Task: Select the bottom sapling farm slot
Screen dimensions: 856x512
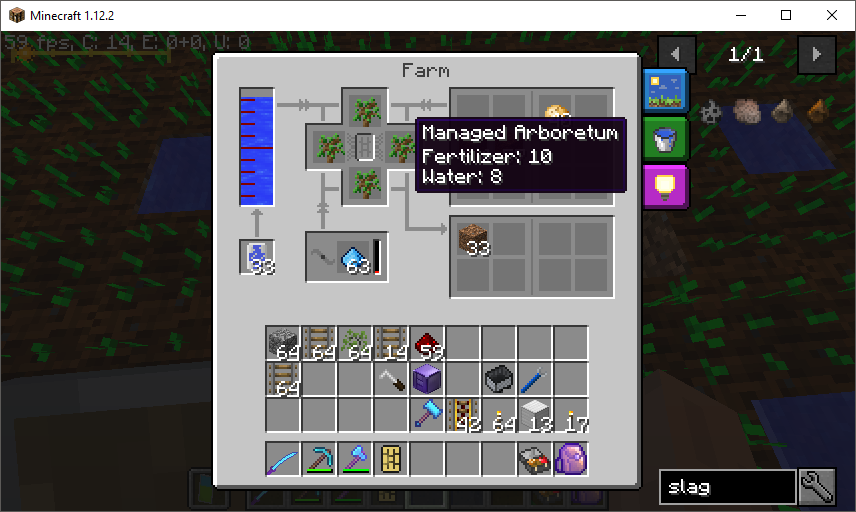Action: 365,186
